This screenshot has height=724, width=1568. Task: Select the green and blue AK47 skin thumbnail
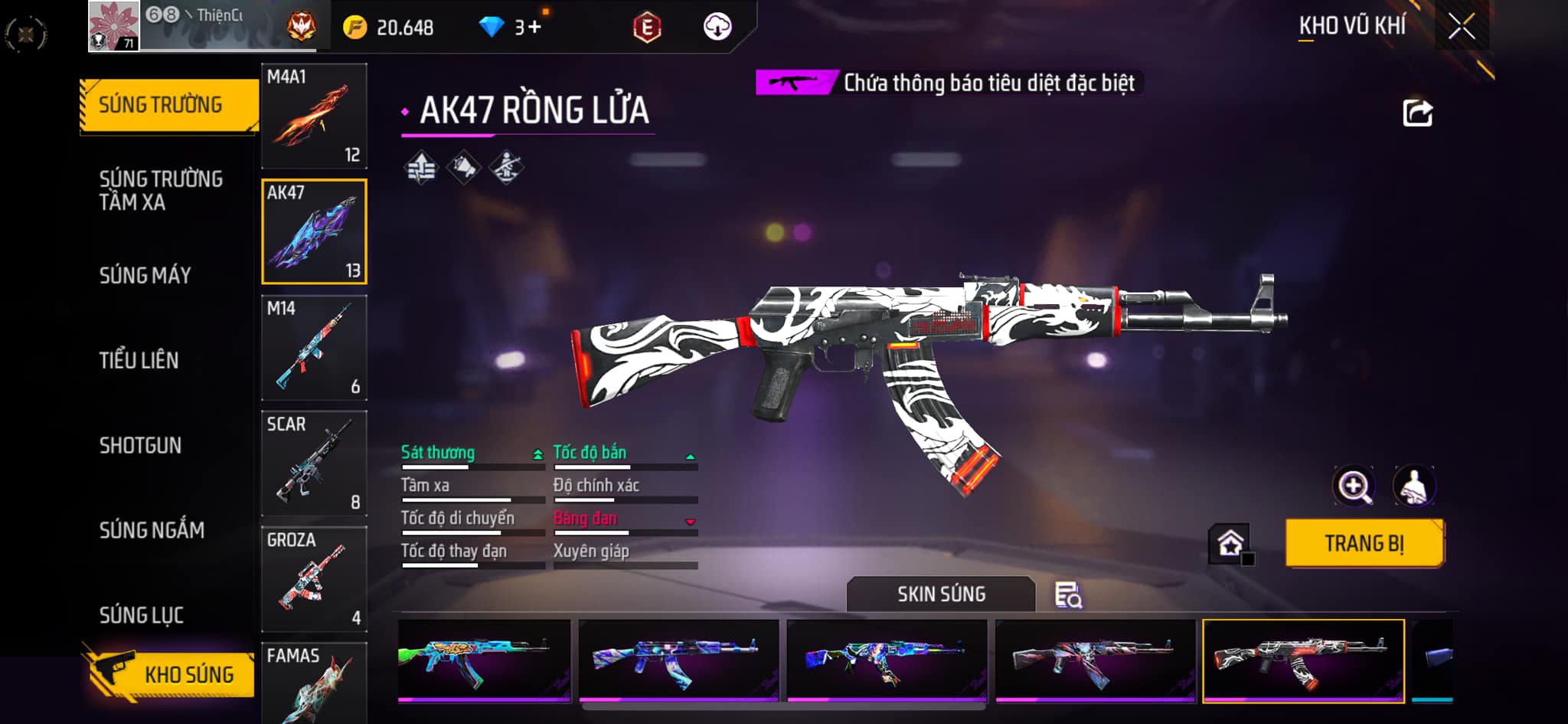(484, 660)
